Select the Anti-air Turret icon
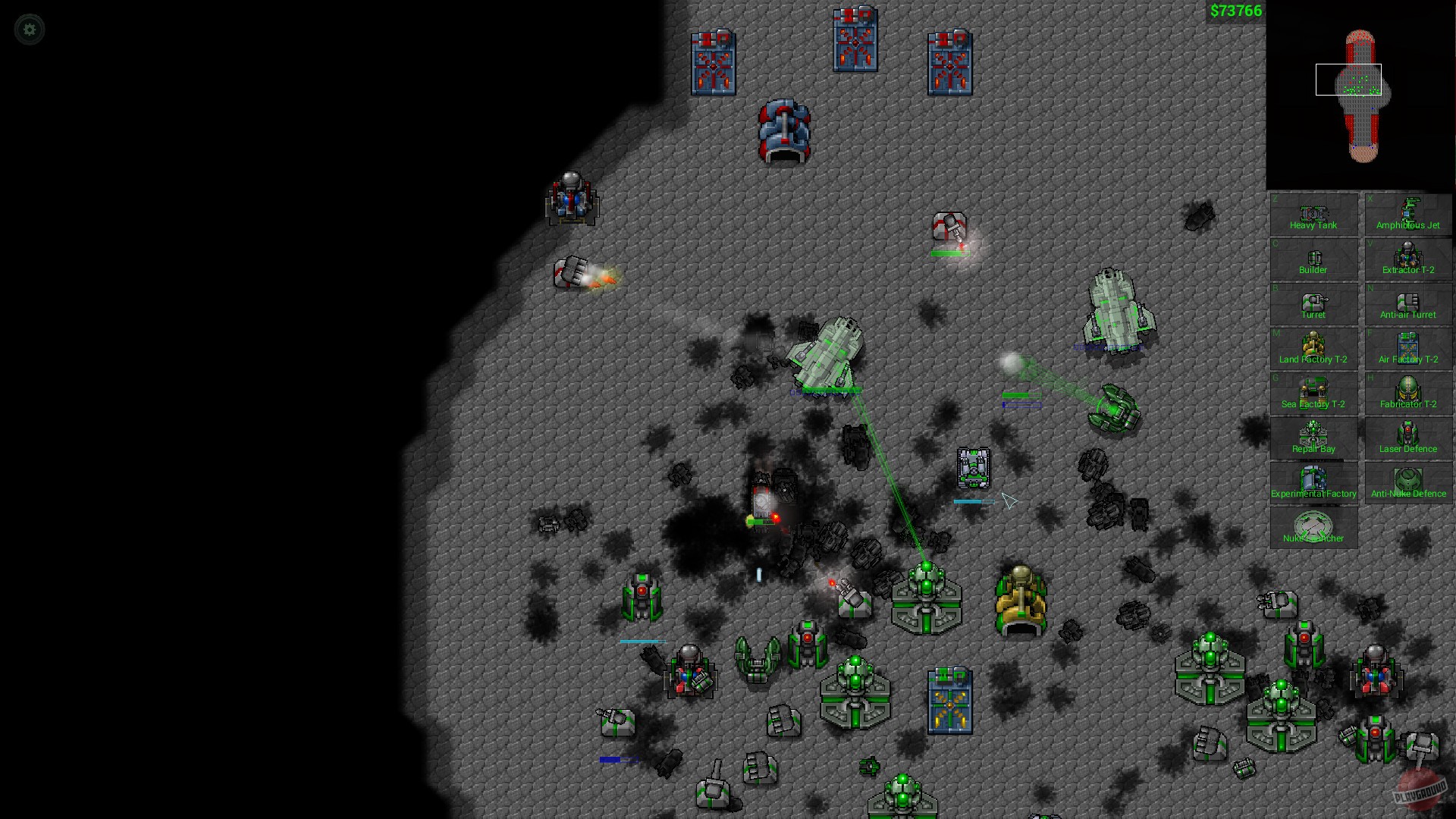 pyautogui.click(x=1407, y=304)
